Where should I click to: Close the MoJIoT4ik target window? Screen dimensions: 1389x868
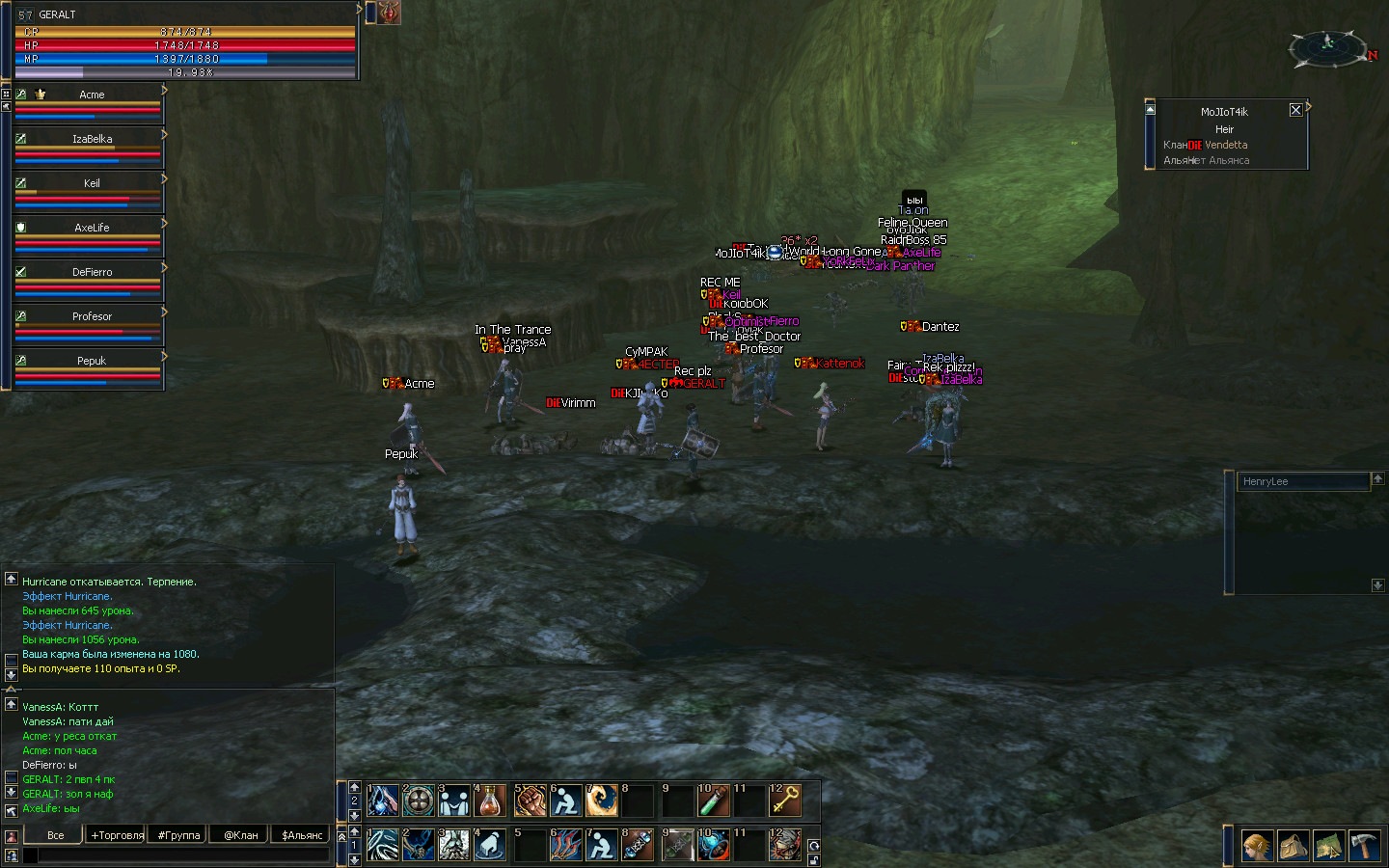(x=1295, y=110)
